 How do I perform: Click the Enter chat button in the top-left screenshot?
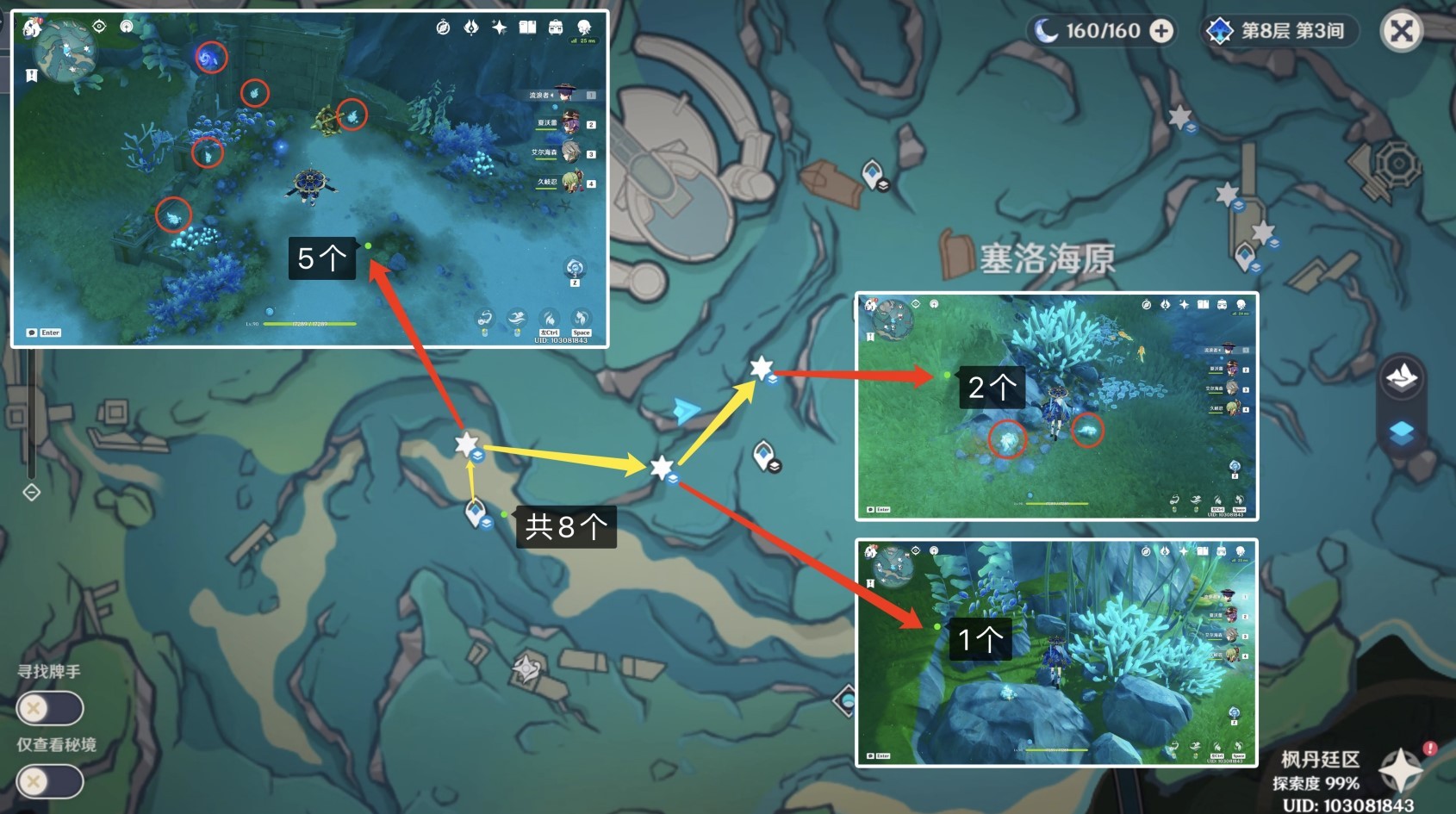47,332
